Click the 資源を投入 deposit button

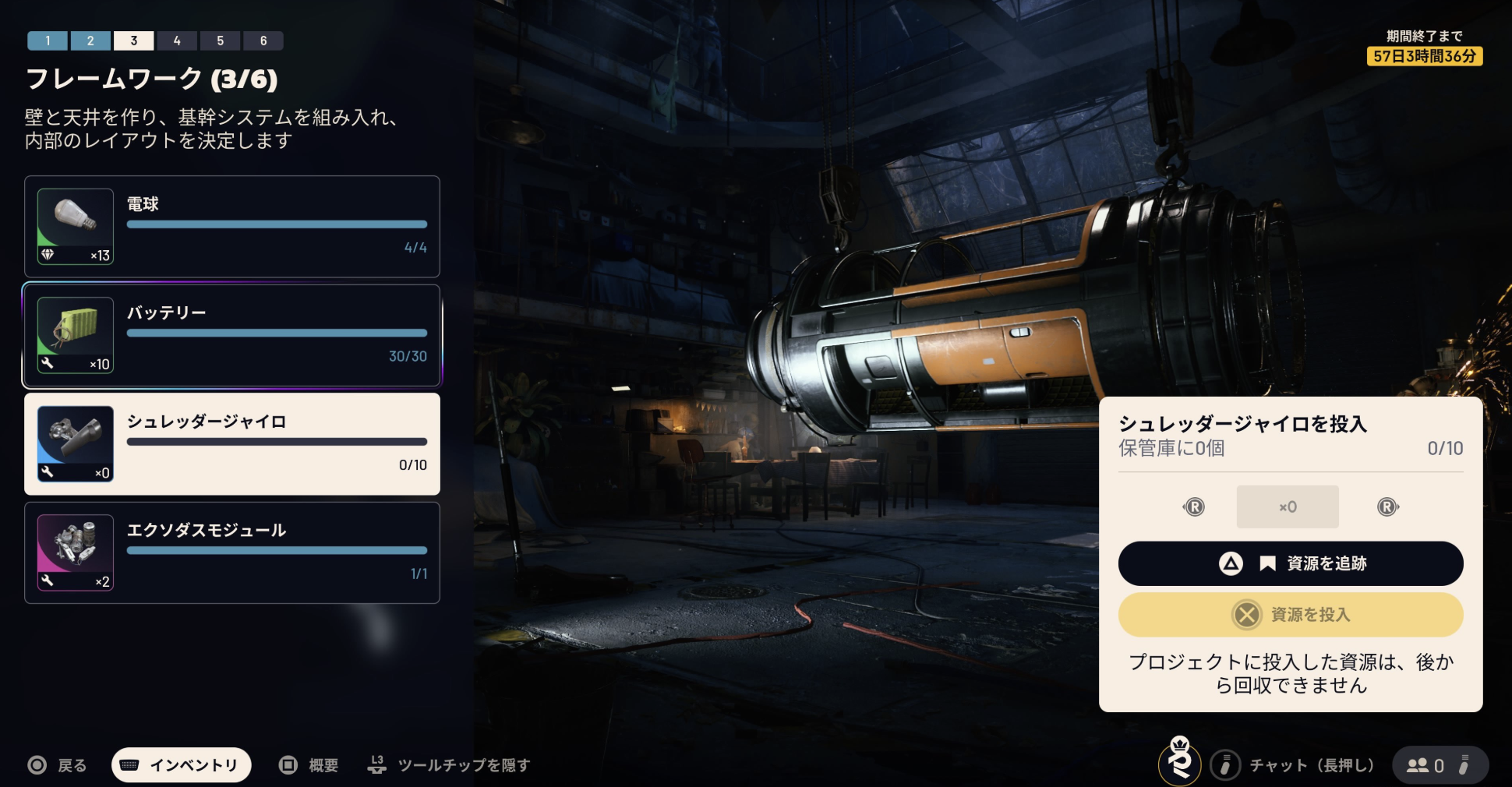click(1291, 615)
